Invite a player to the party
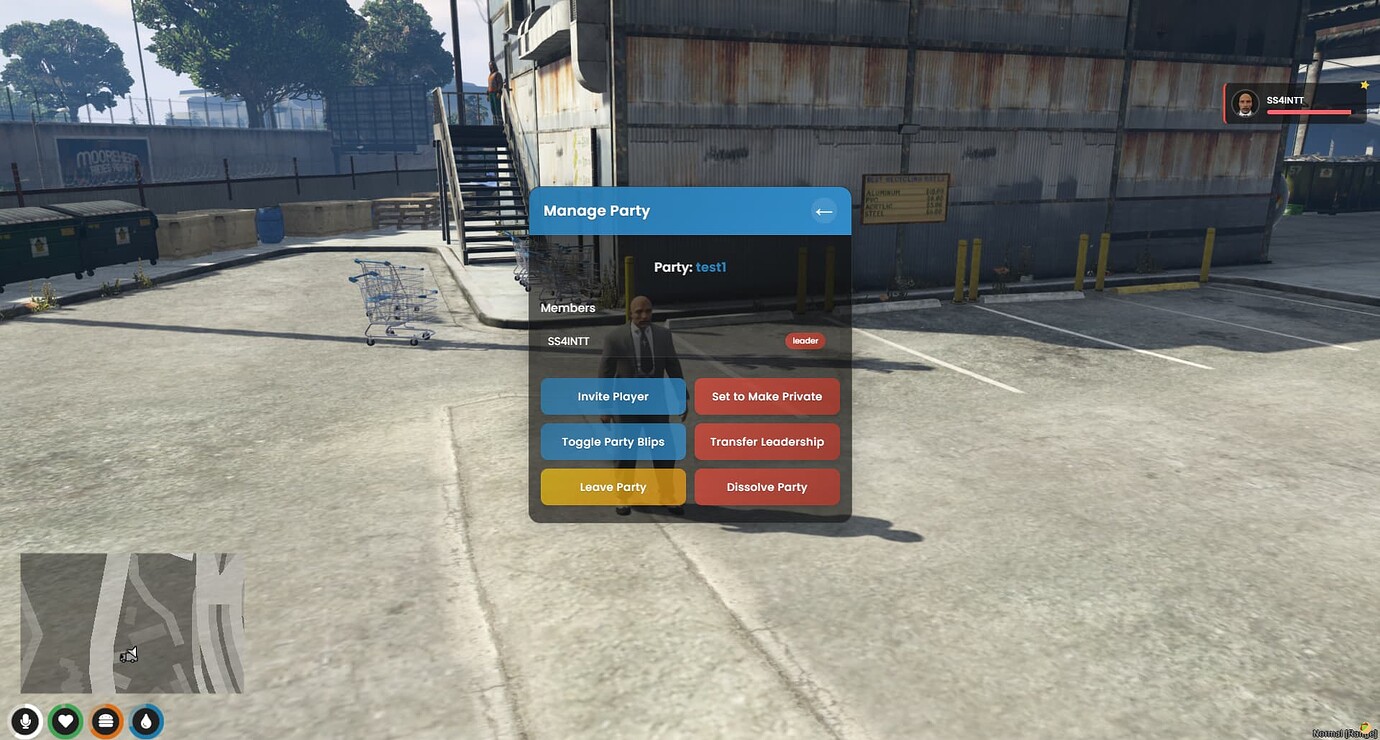The height and width of the screenshot is (740, 1380). point(613,396)
